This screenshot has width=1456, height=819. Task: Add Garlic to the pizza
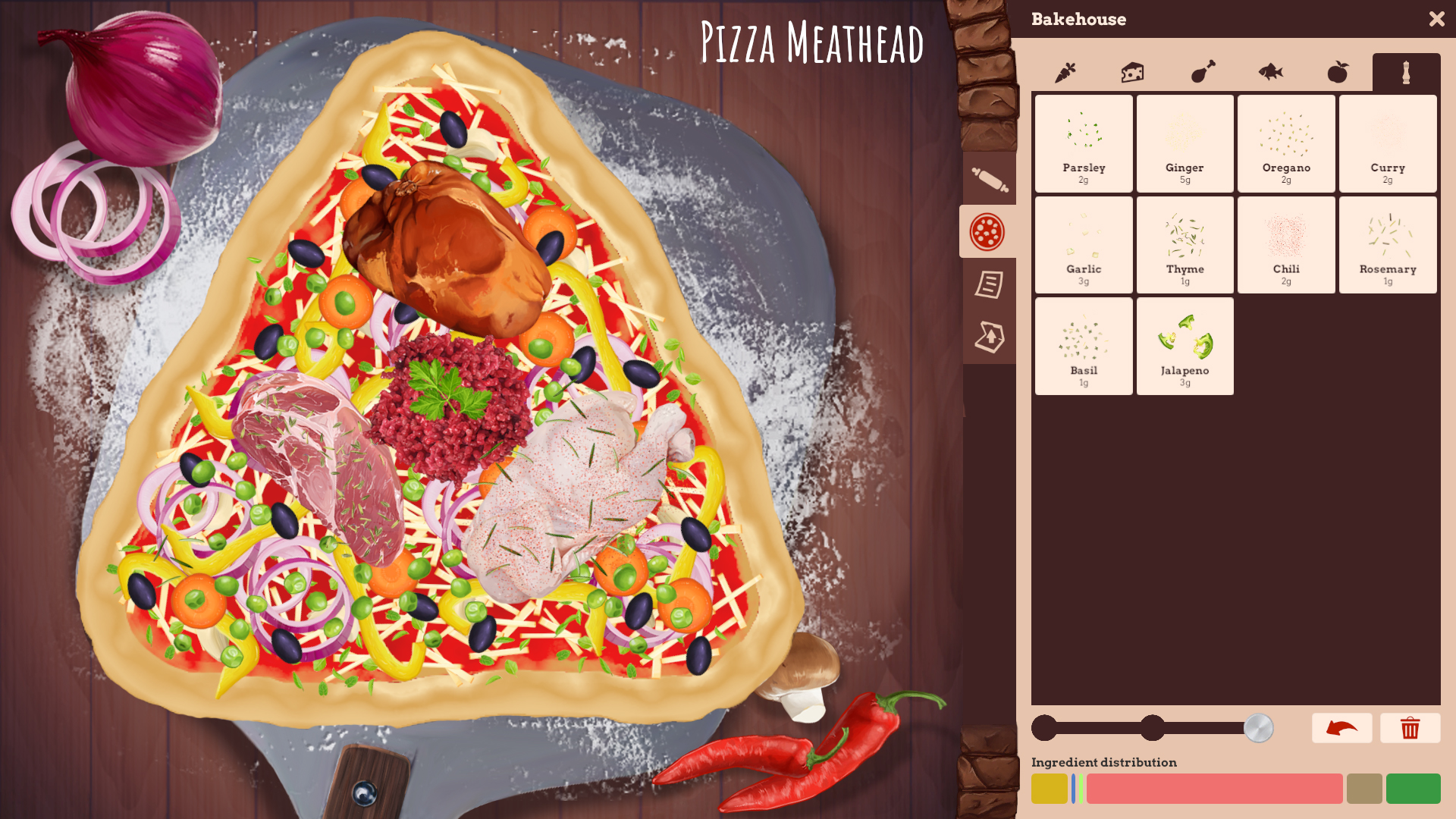[1083, 244]
